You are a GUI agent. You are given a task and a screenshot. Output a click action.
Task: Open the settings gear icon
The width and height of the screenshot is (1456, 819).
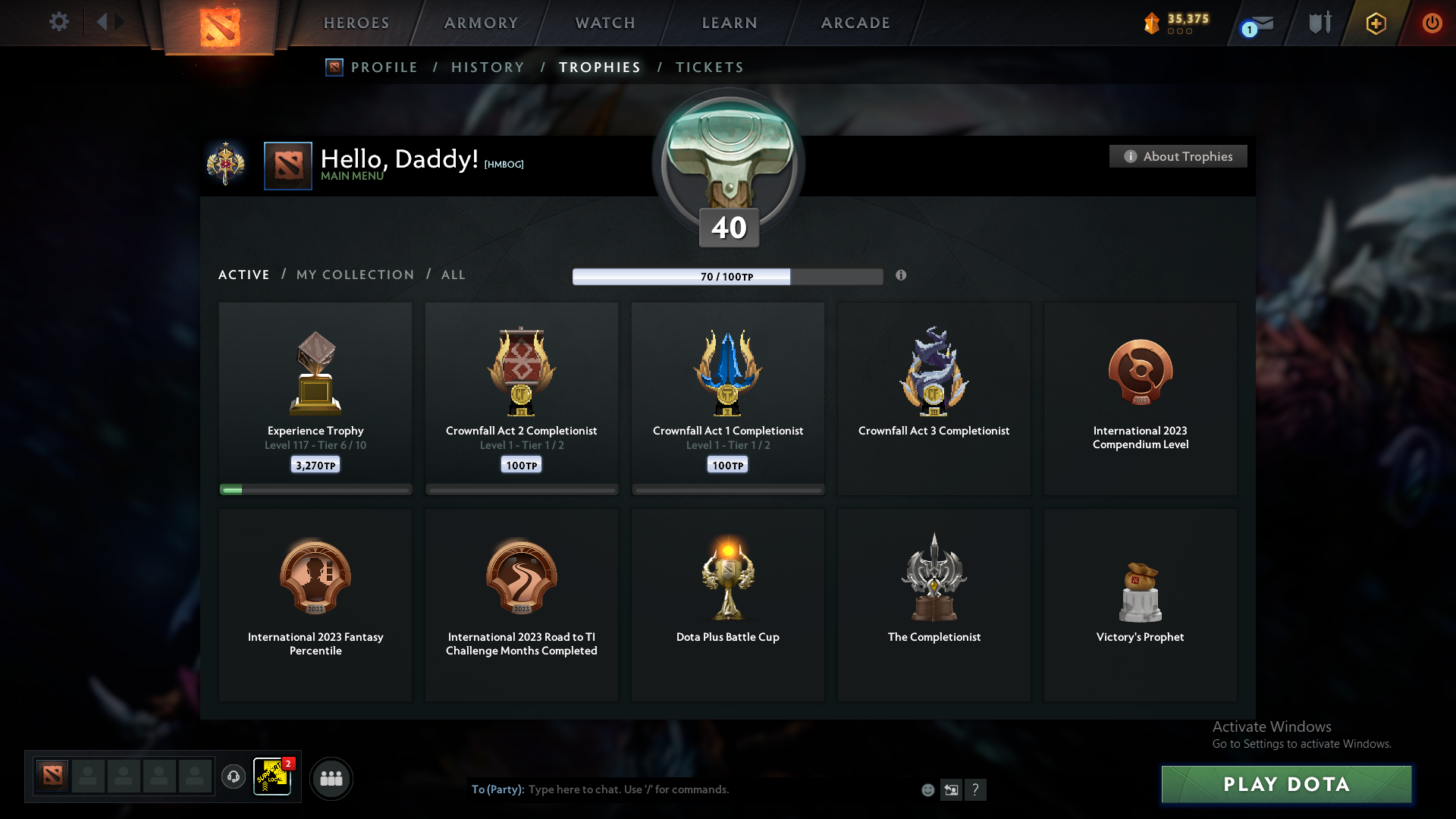[59, 22]
